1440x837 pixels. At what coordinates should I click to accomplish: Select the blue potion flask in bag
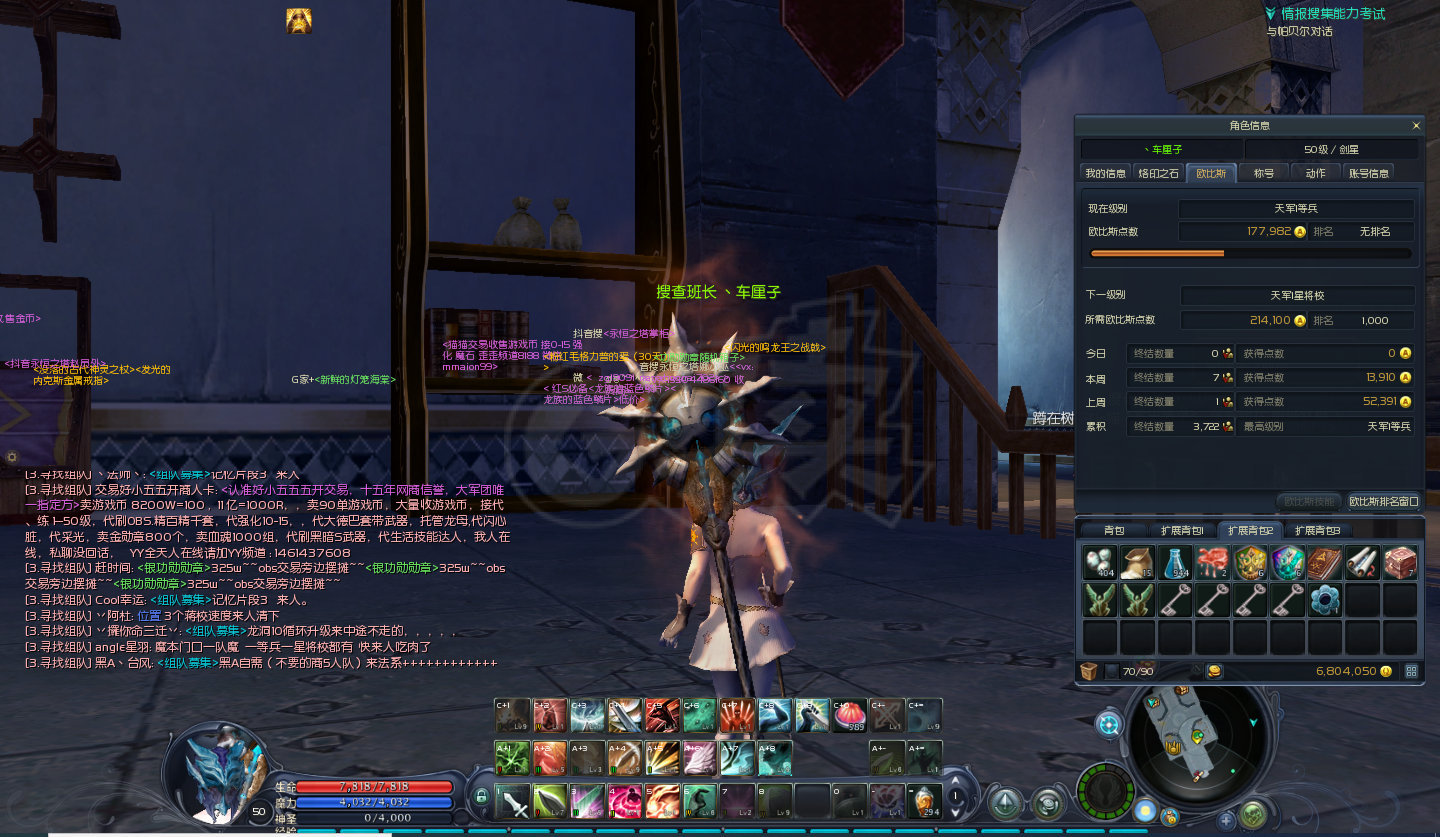[1176, 563]
